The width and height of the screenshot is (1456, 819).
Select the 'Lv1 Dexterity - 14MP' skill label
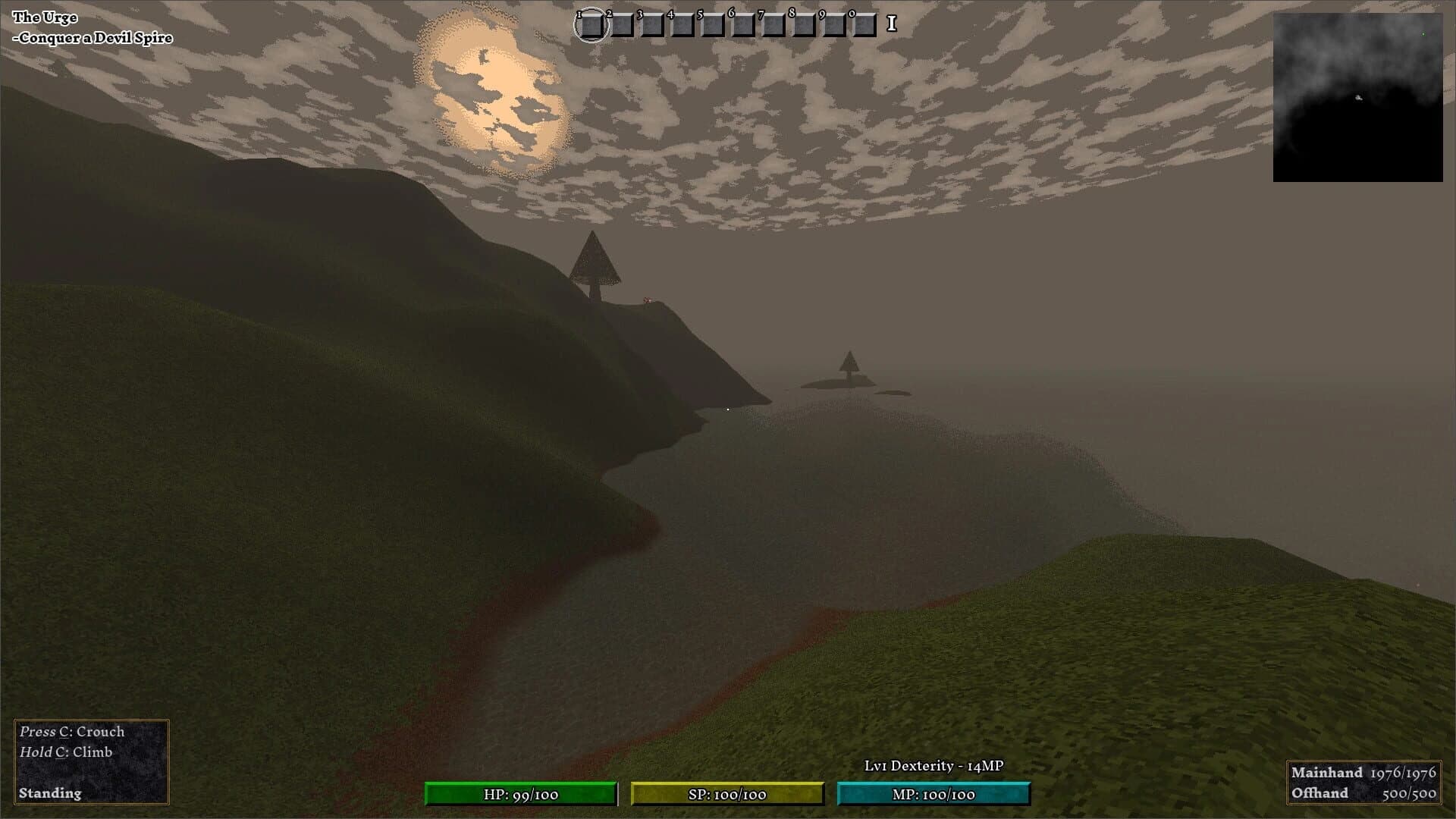pyautogui.click(x=934, y=767)
